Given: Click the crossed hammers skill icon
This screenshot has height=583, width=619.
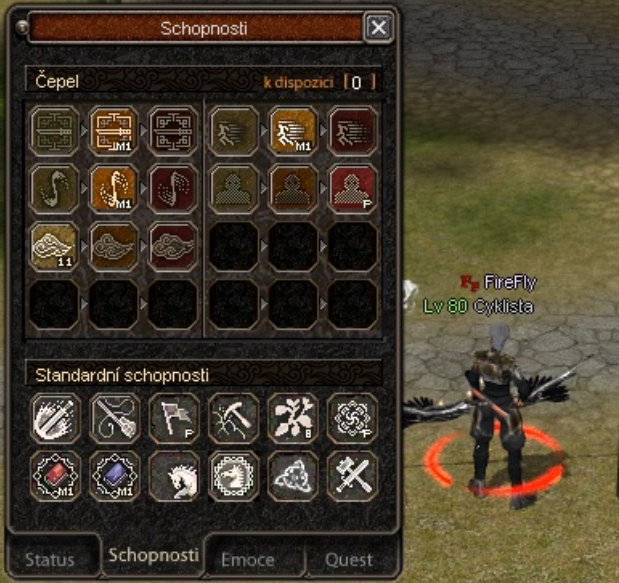Looking at the screenshot, I should click(353, 476).
